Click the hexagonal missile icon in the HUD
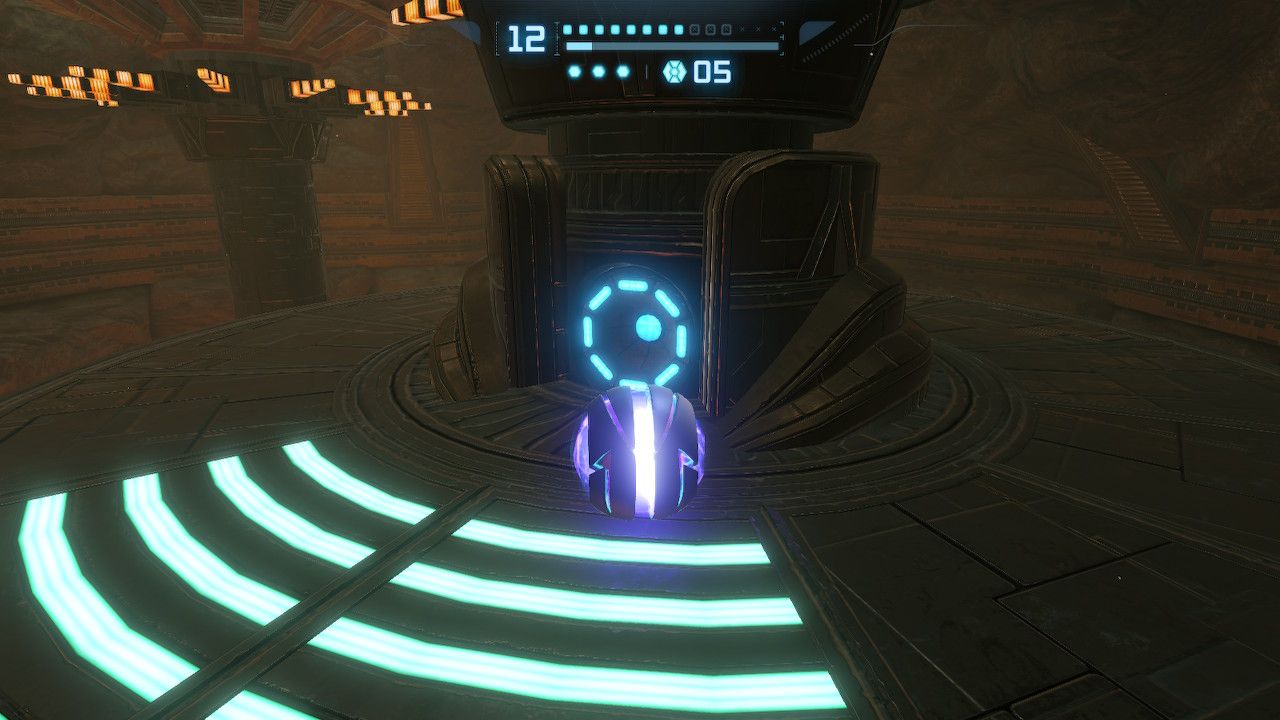The width and height of the screenshot is (1280, 720). click(675, 70)
